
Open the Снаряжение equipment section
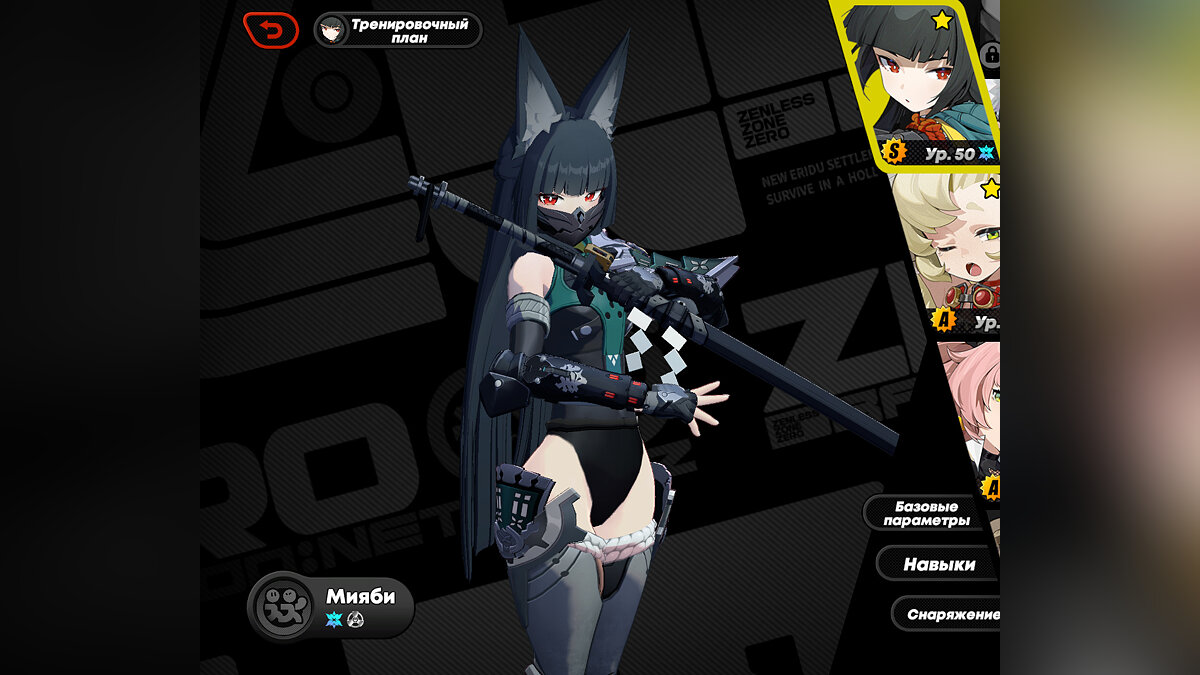tap(946, 615)
